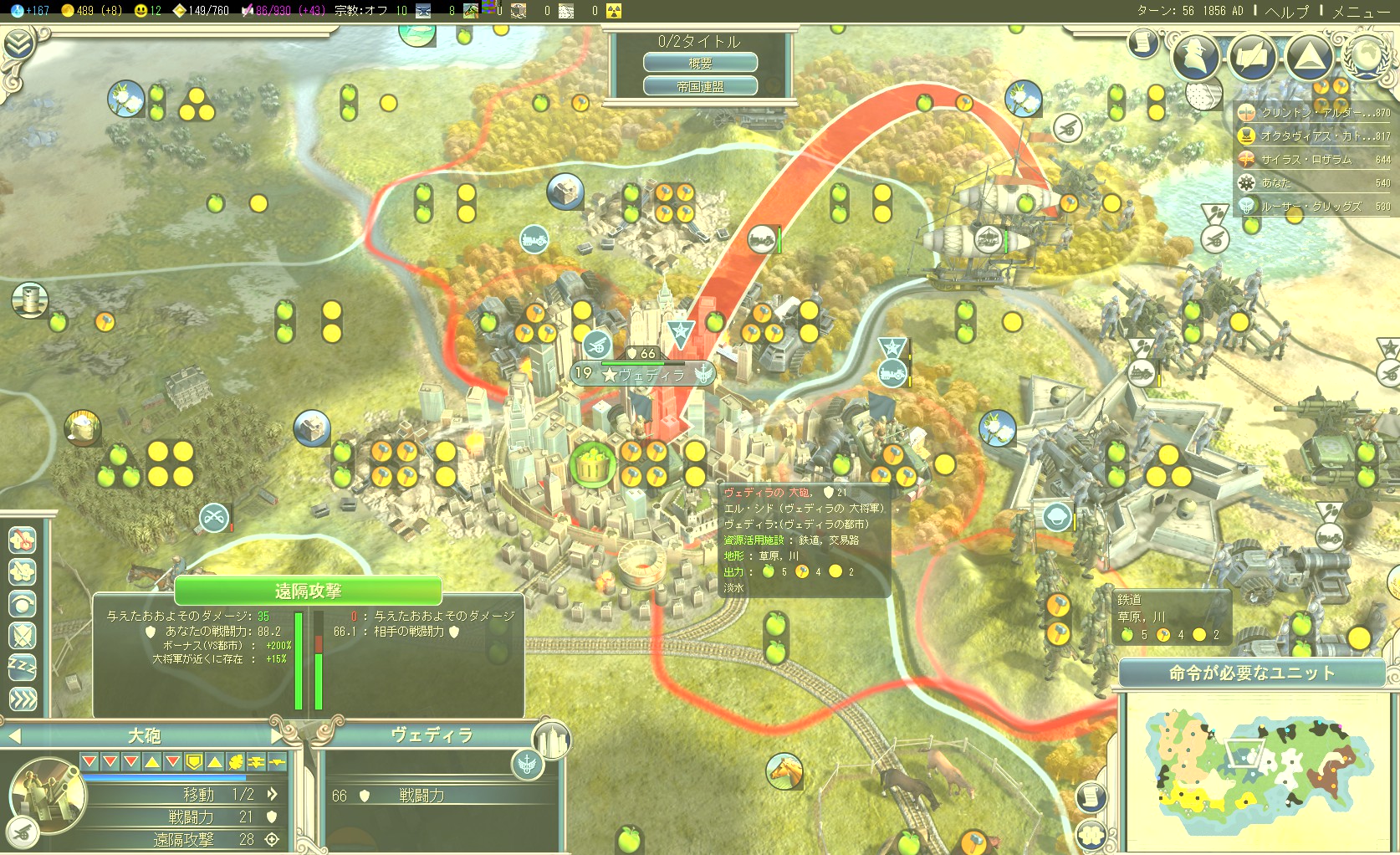Open the espionage spy icon
1400x855 pixels.
pos(1197,55)
